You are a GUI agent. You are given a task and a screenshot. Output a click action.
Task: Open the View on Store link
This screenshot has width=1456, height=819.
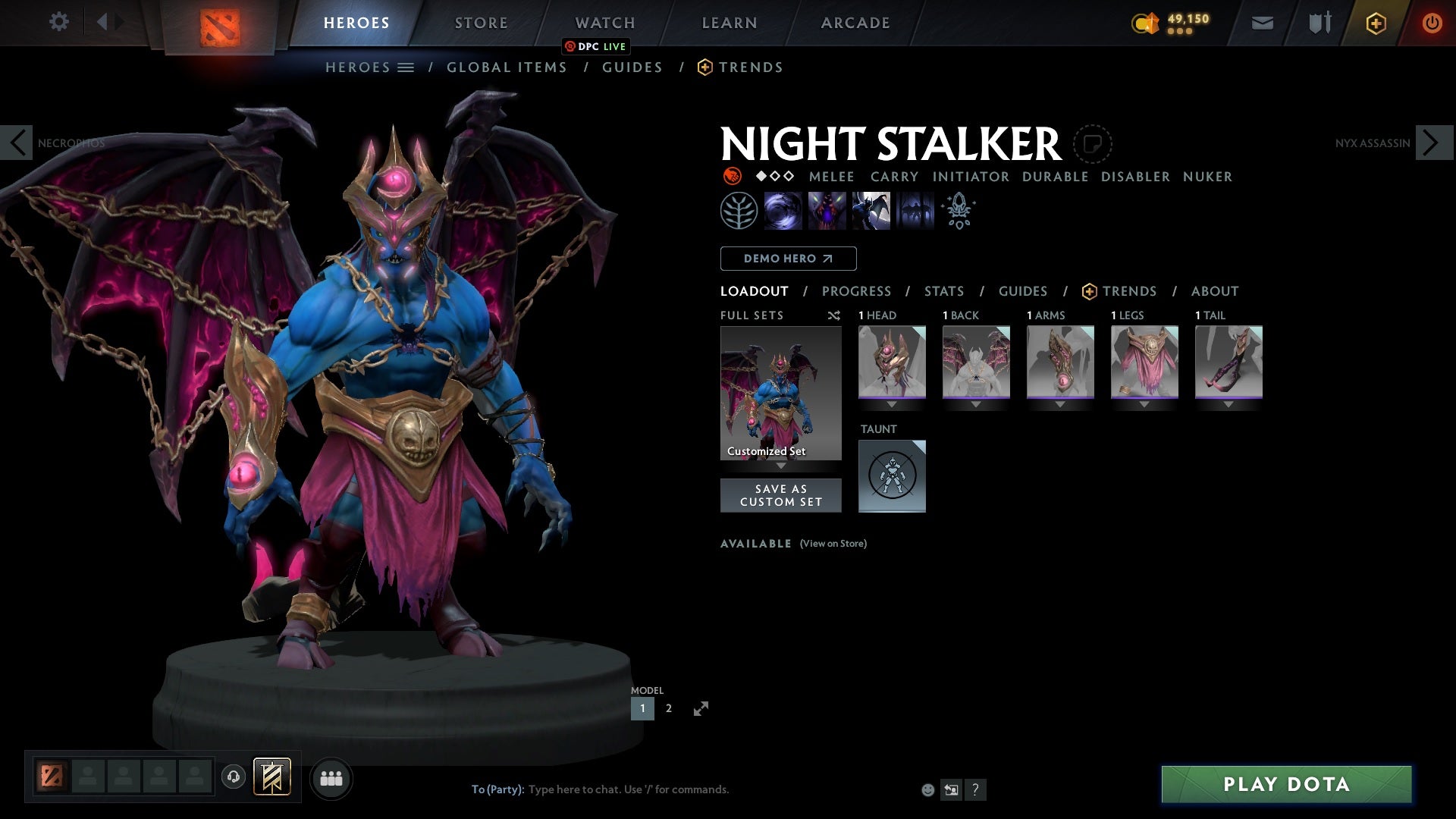coord(833,544)
